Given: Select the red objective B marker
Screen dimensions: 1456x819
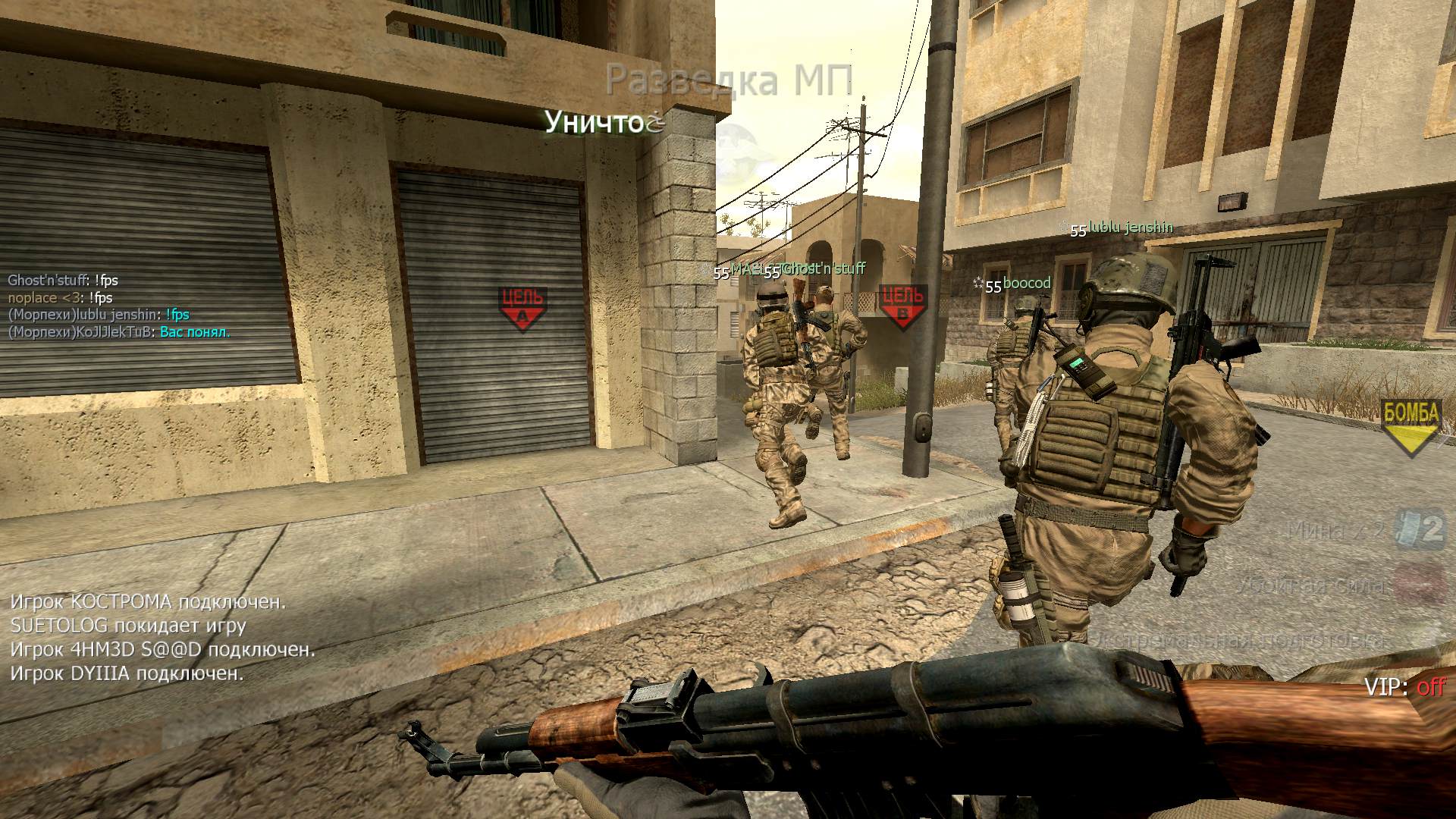Looking at the screenshot, I should (902, 306).
